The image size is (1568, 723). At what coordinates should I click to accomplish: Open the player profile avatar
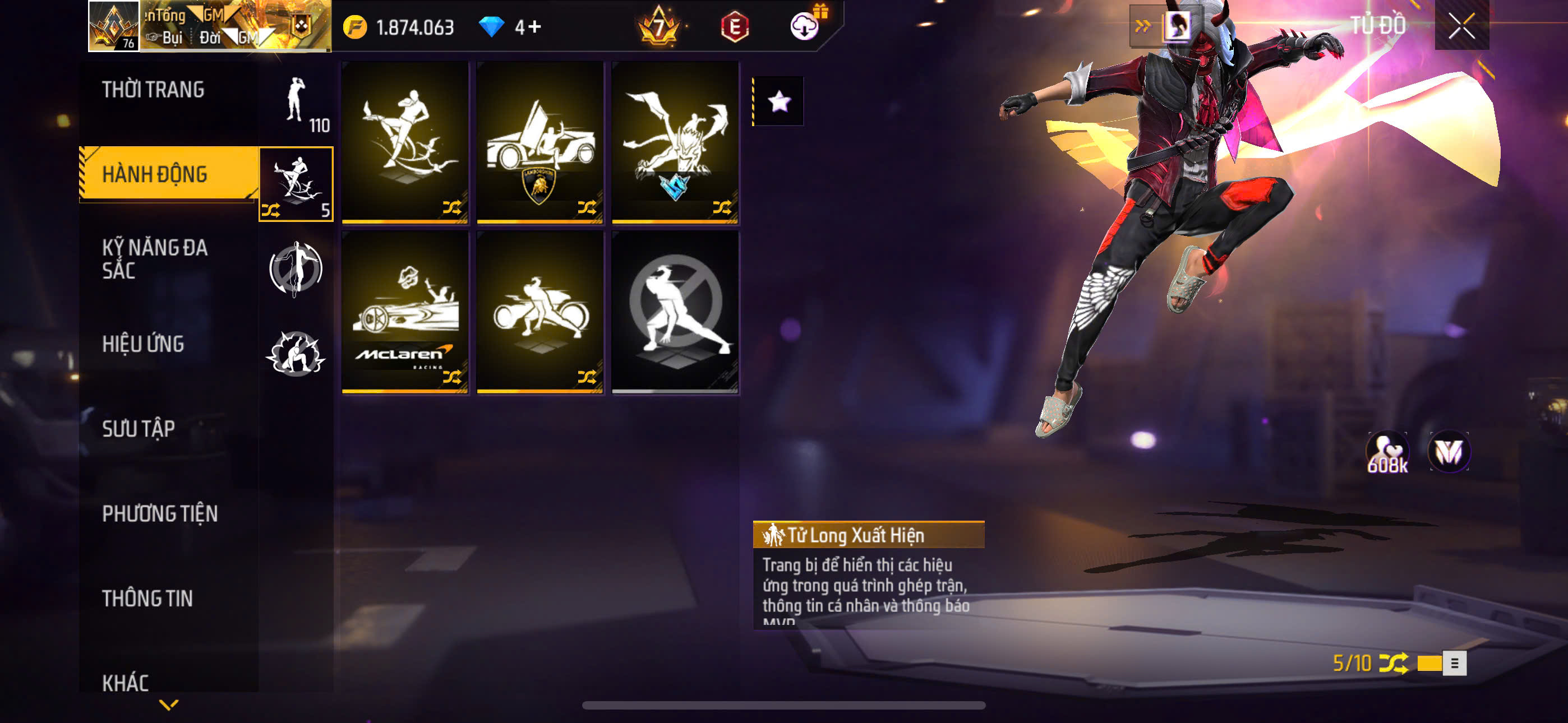tap(114, 26)
